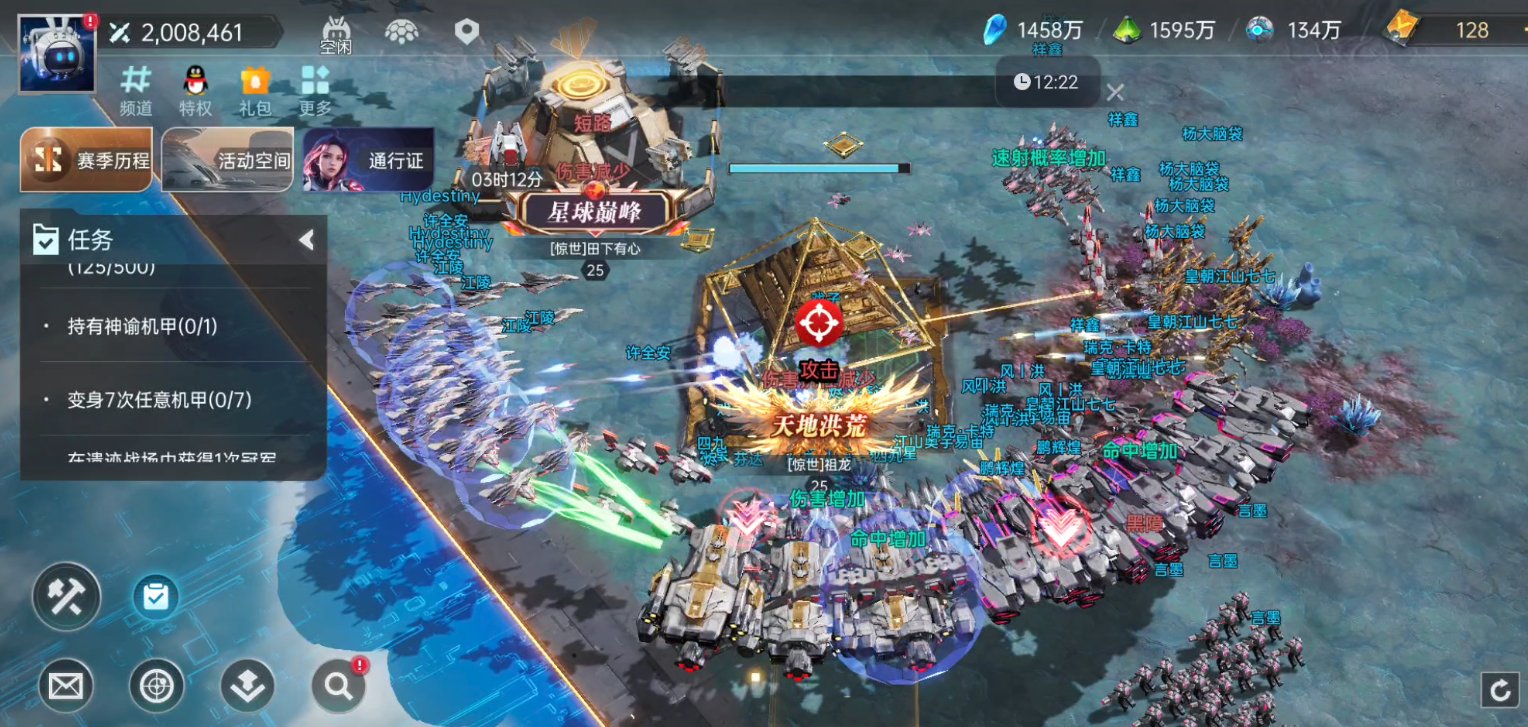Viewport: 1528px width, 727px height.
Task: Open the blue clipboard checklist icon
Action: [155, 597]
